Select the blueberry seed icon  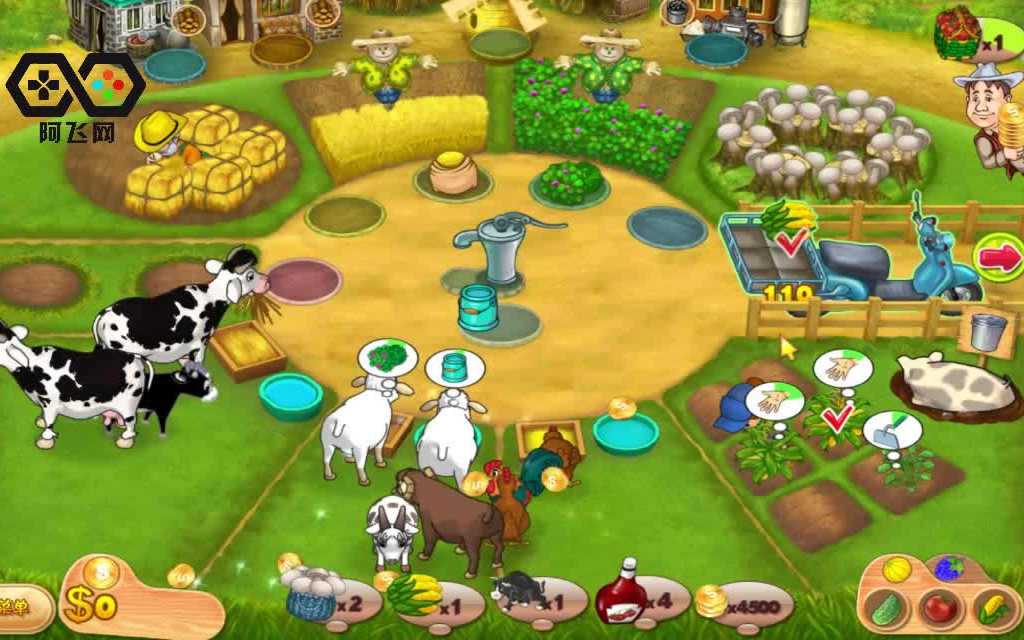click(949, 569)
